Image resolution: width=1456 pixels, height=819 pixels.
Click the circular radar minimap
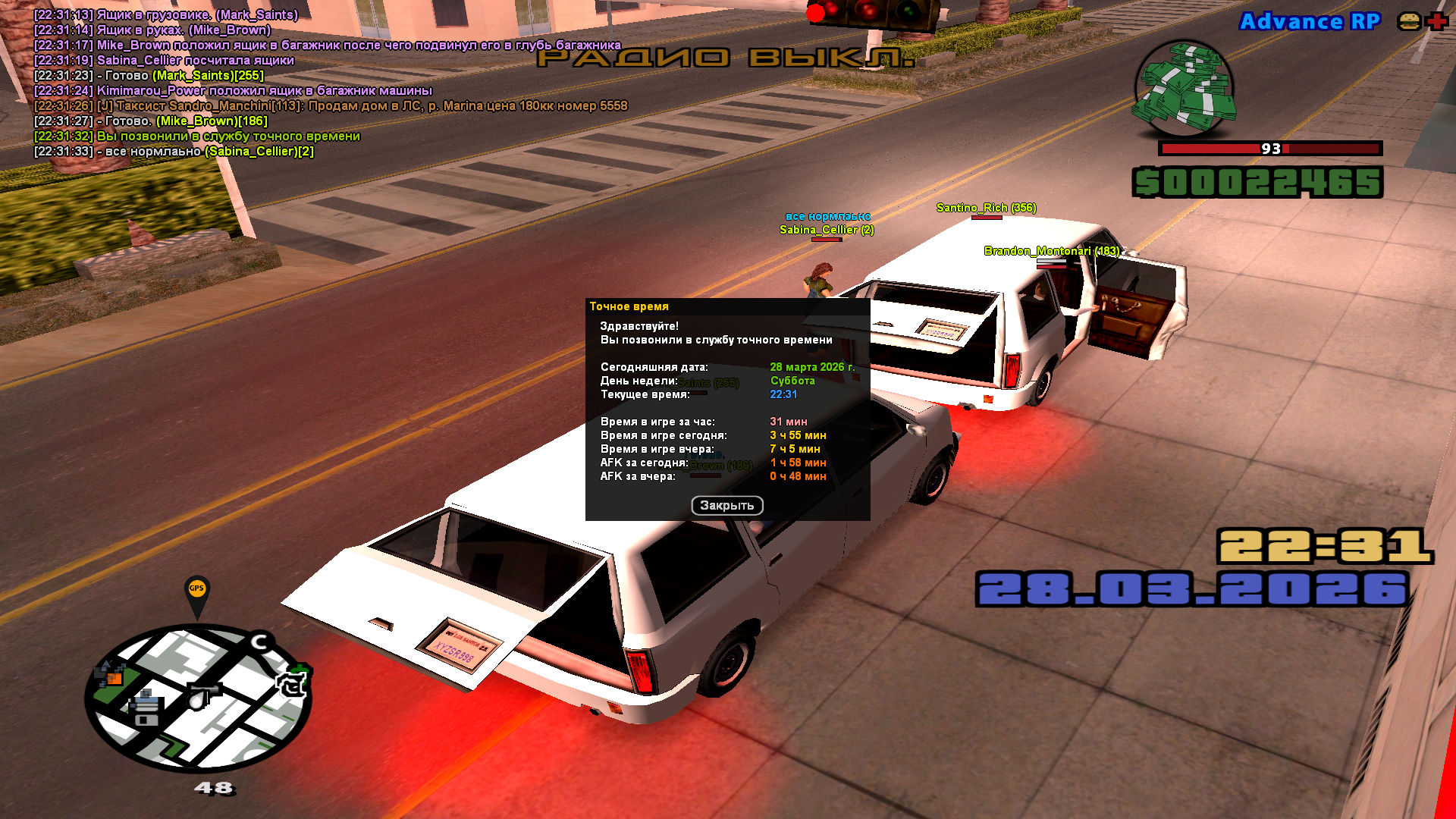199,698
